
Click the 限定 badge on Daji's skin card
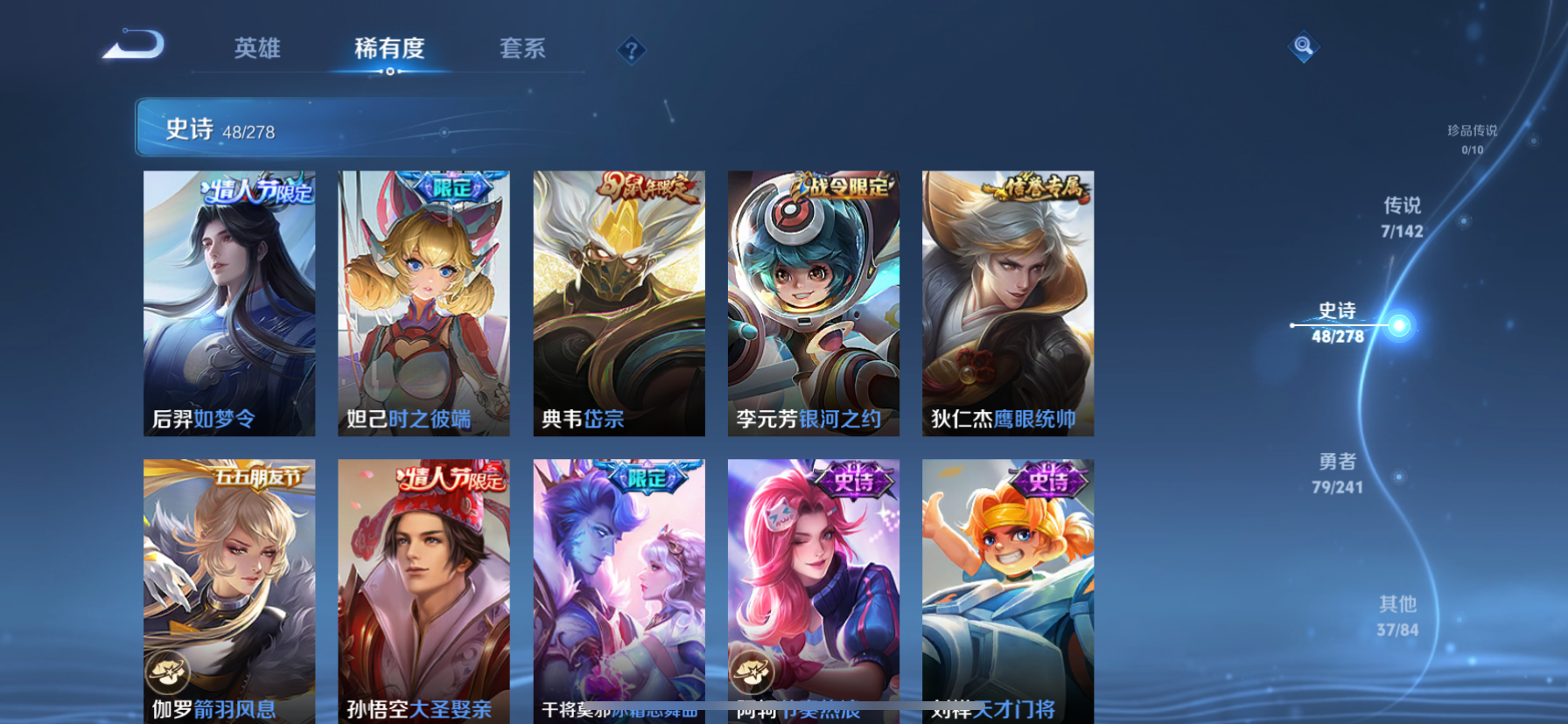(x=446, y=185)
